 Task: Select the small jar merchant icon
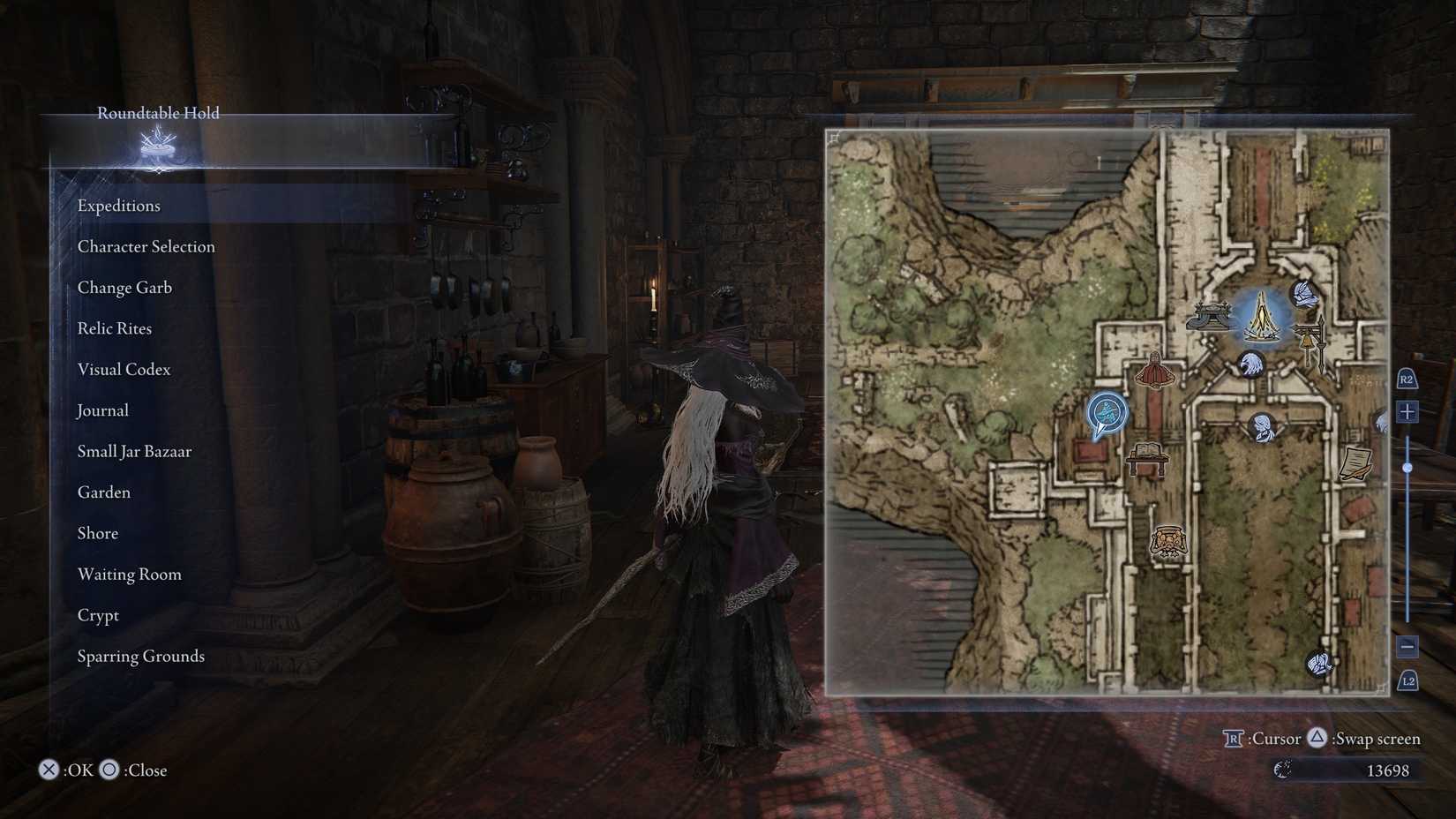click(1169, 541)
